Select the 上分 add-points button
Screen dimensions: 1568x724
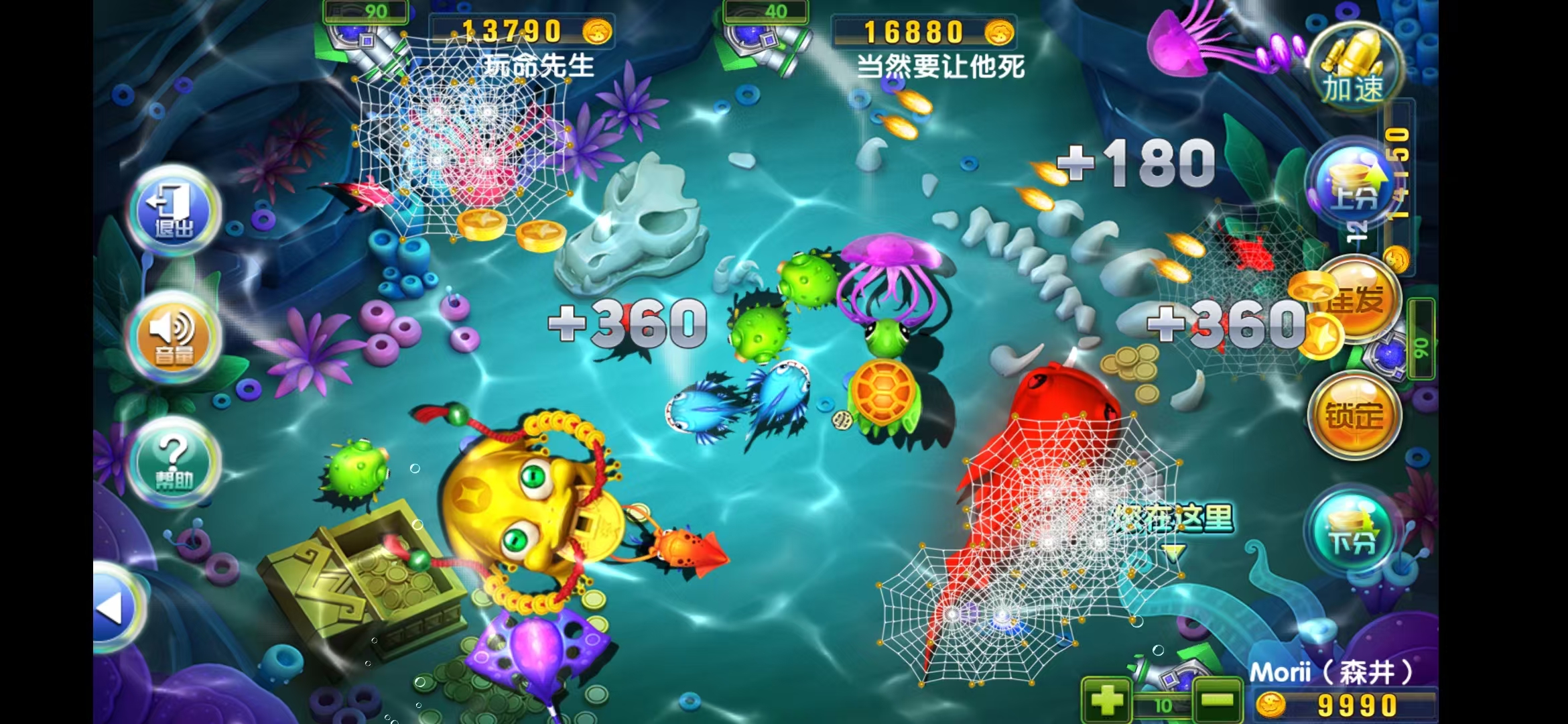[x=1353, y=184]
